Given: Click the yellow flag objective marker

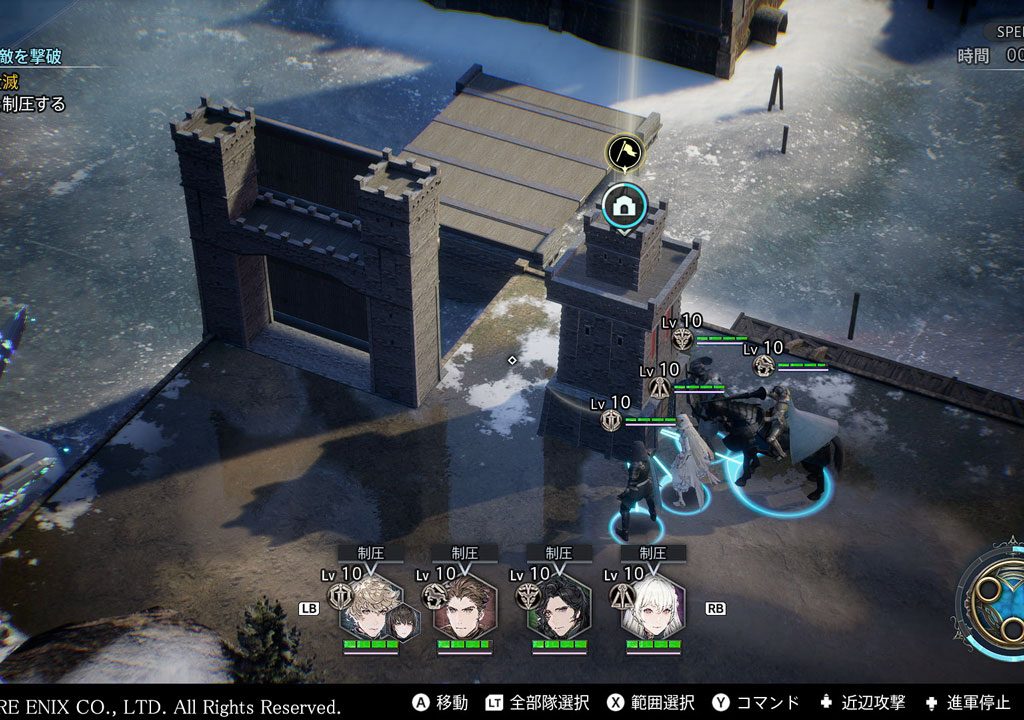Looking at the screenshot, I should coord(624,153).
